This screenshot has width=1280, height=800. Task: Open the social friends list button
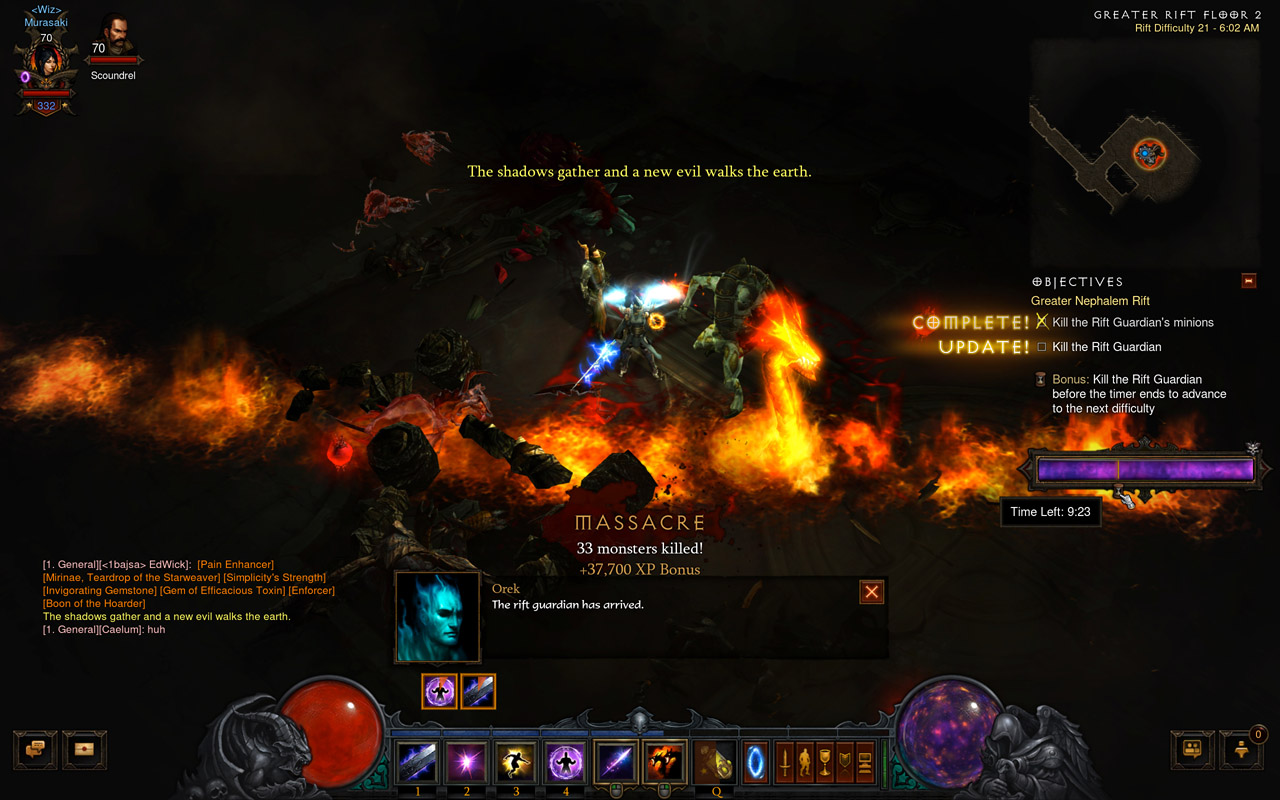(x=1193, y=749)
